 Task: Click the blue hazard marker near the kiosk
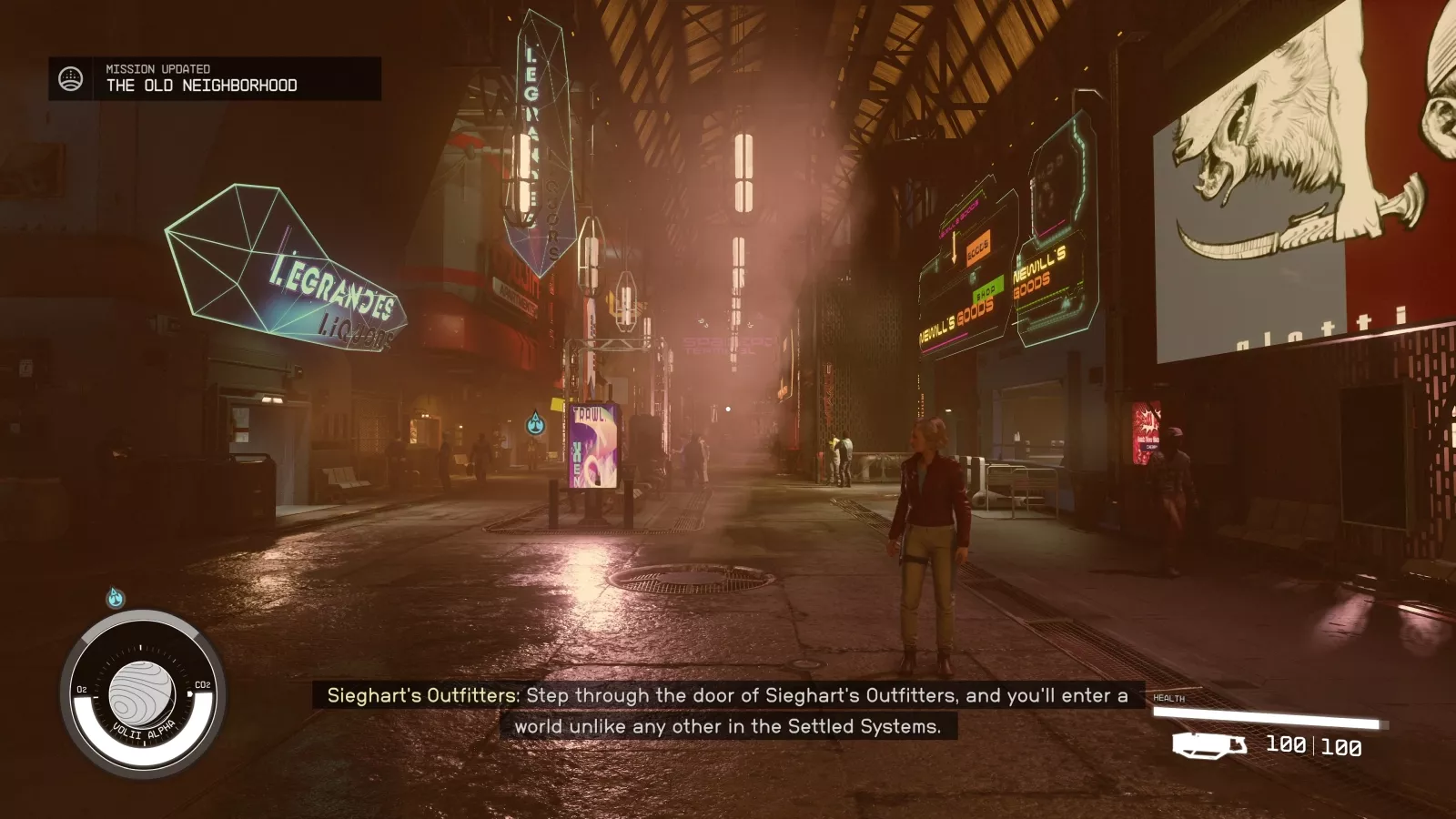click(x=536, y=424)
